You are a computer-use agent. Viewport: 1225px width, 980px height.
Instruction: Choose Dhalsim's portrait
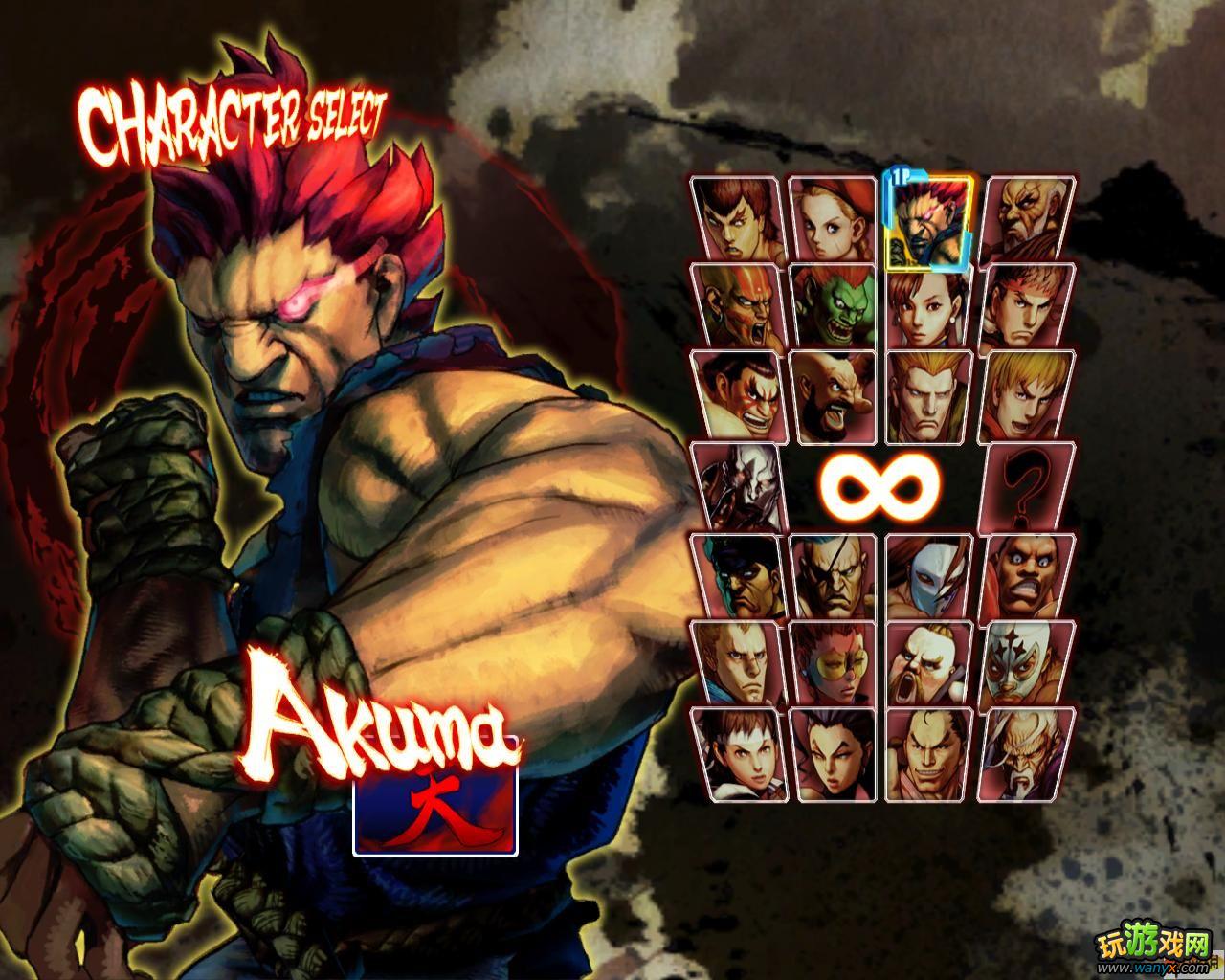[738, 306]
